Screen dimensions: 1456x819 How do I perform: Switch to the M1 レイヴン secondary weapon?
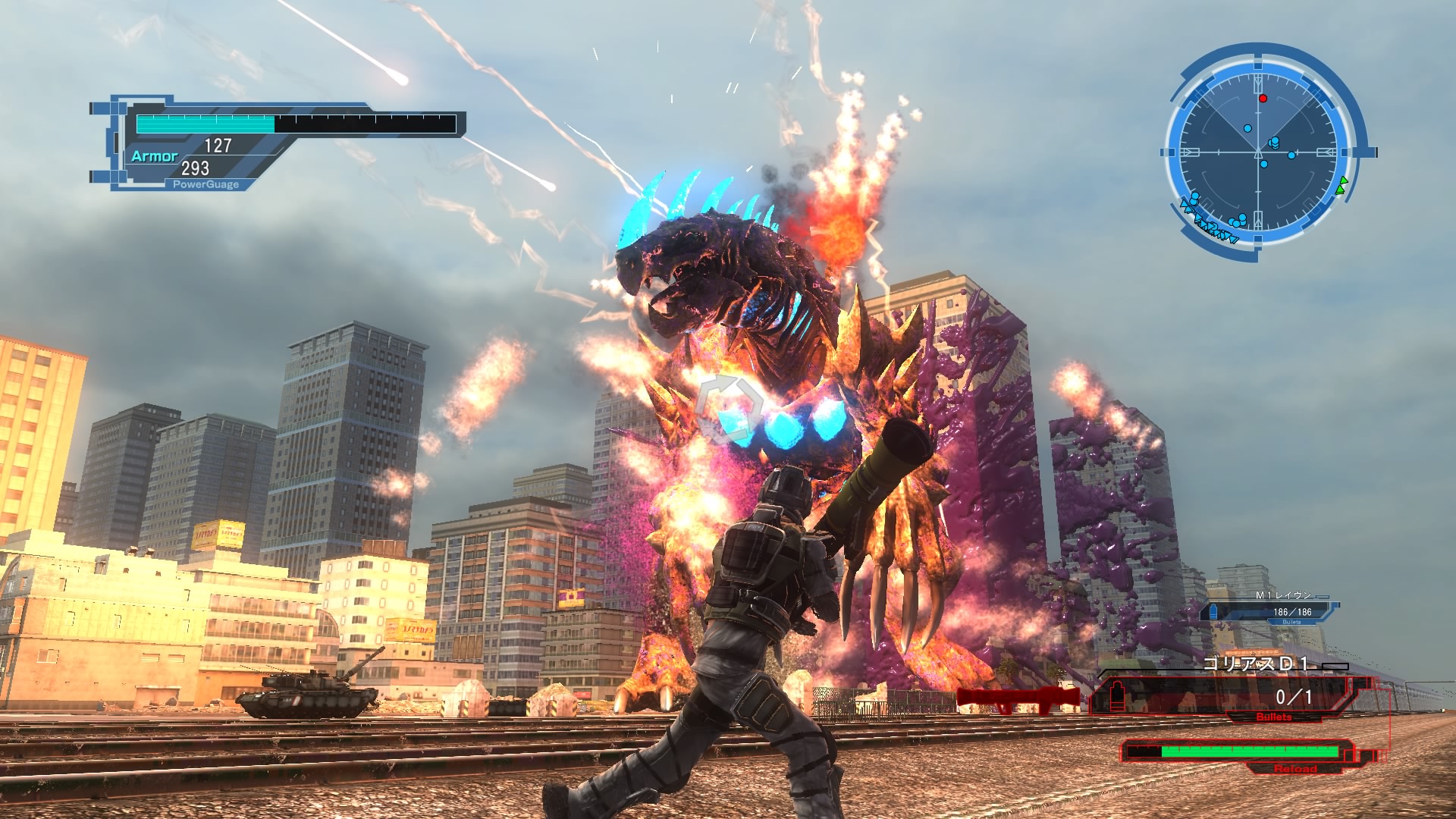click(x=1274, y=609)
